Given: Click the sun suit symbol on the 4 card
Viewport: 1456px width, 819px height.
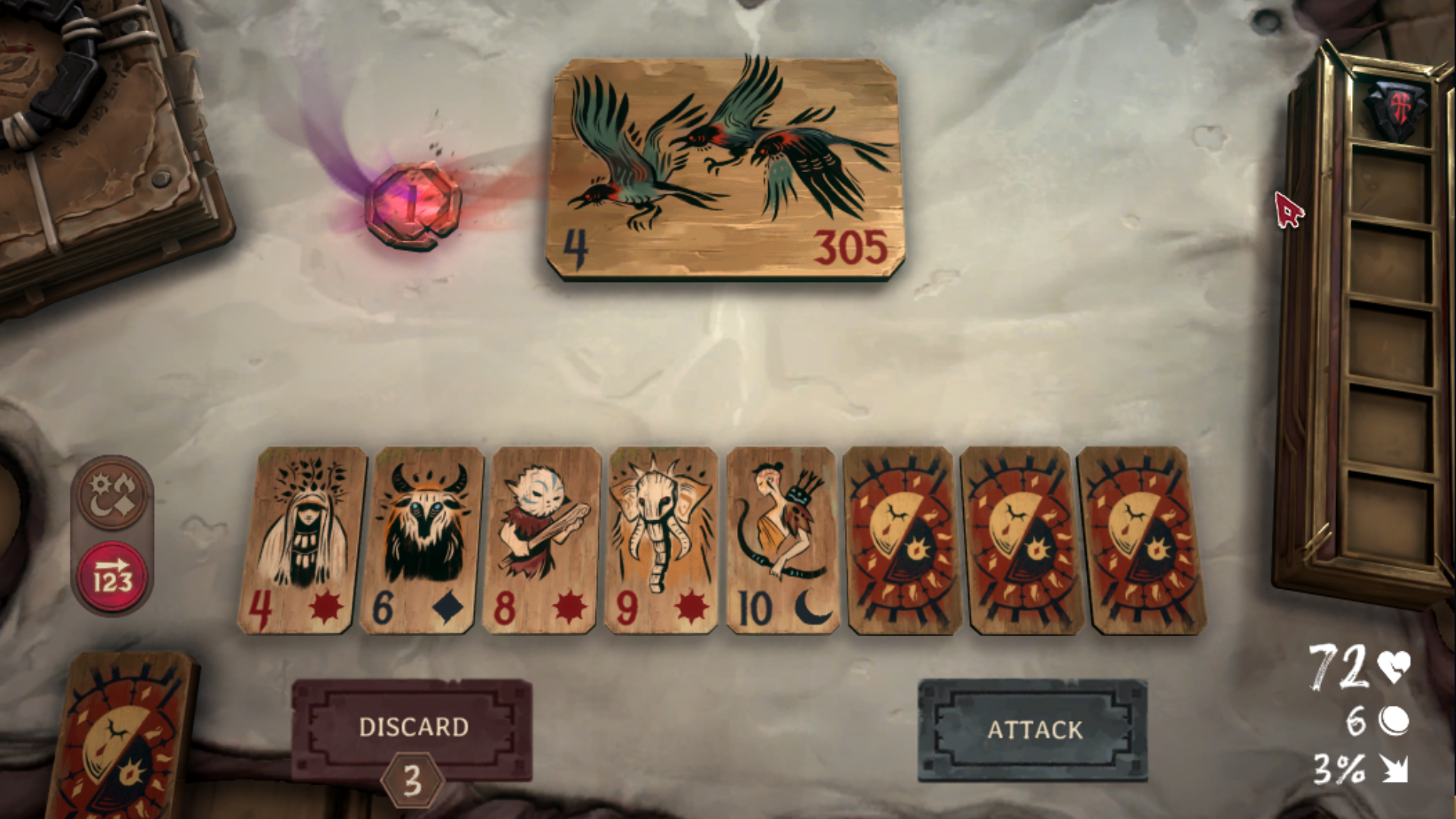Looking at the screenshot, I should coord(326,607).
